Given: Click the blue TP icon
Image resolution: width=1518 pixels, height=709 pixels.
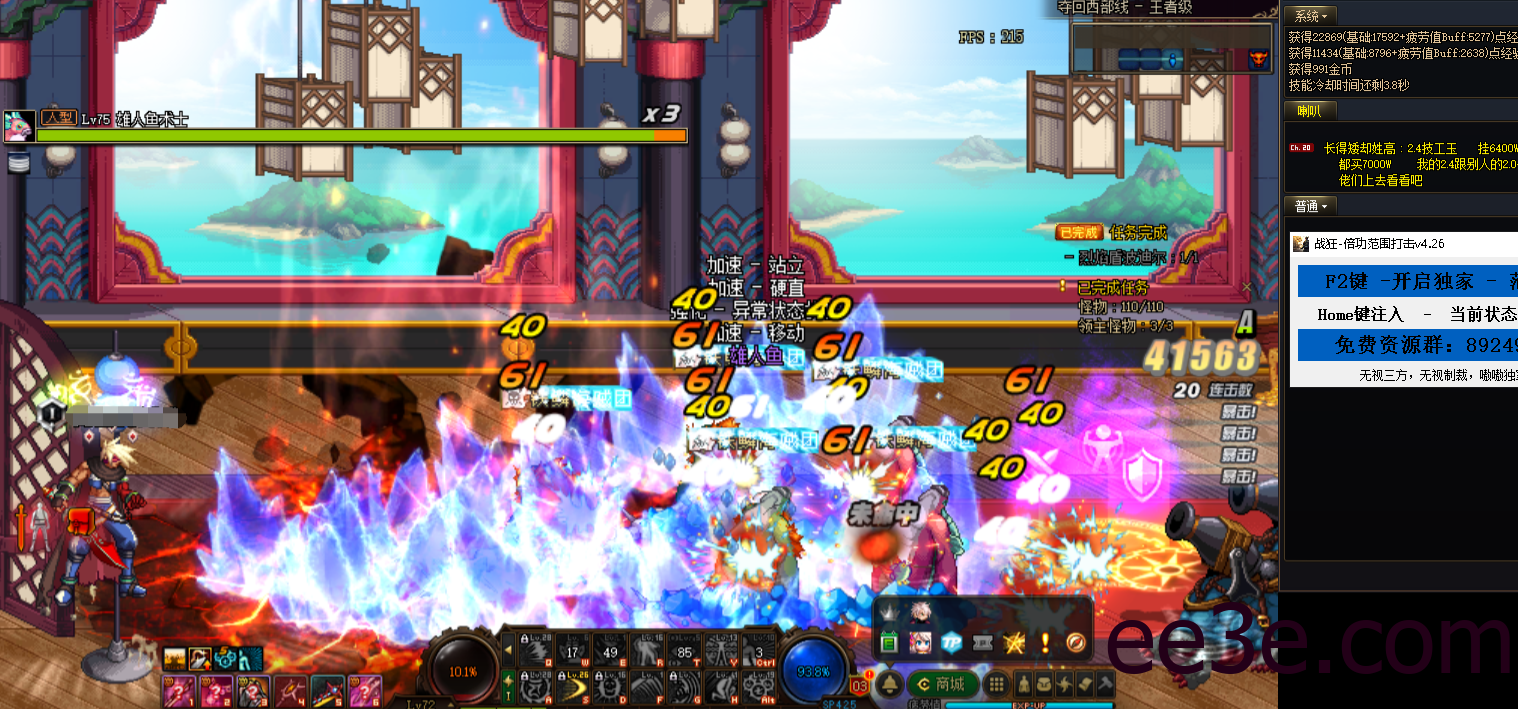Looking at the screenshot, I should click(951, 643).
